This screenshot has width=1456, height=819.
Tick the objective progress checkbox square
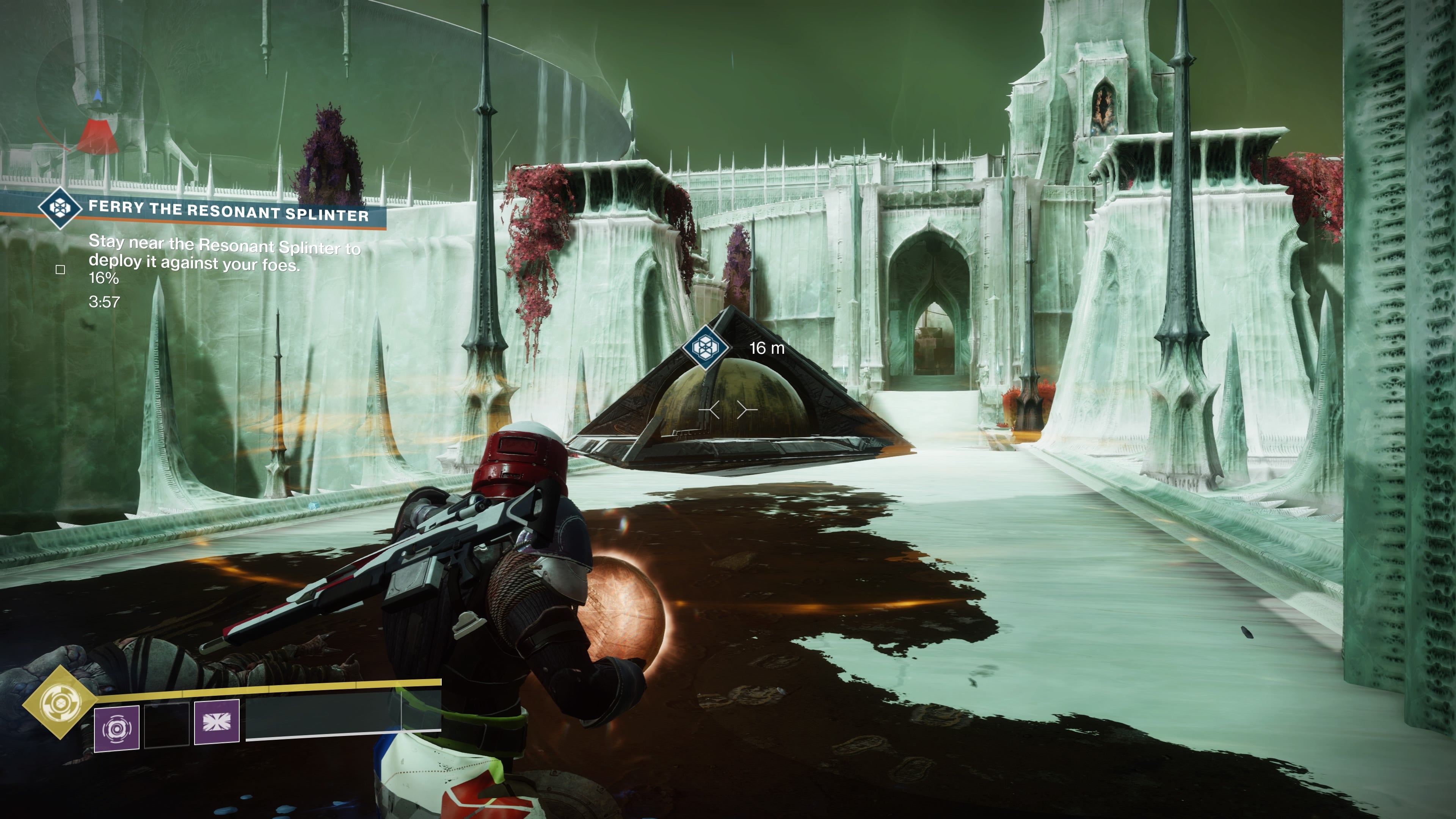point(61,270)
